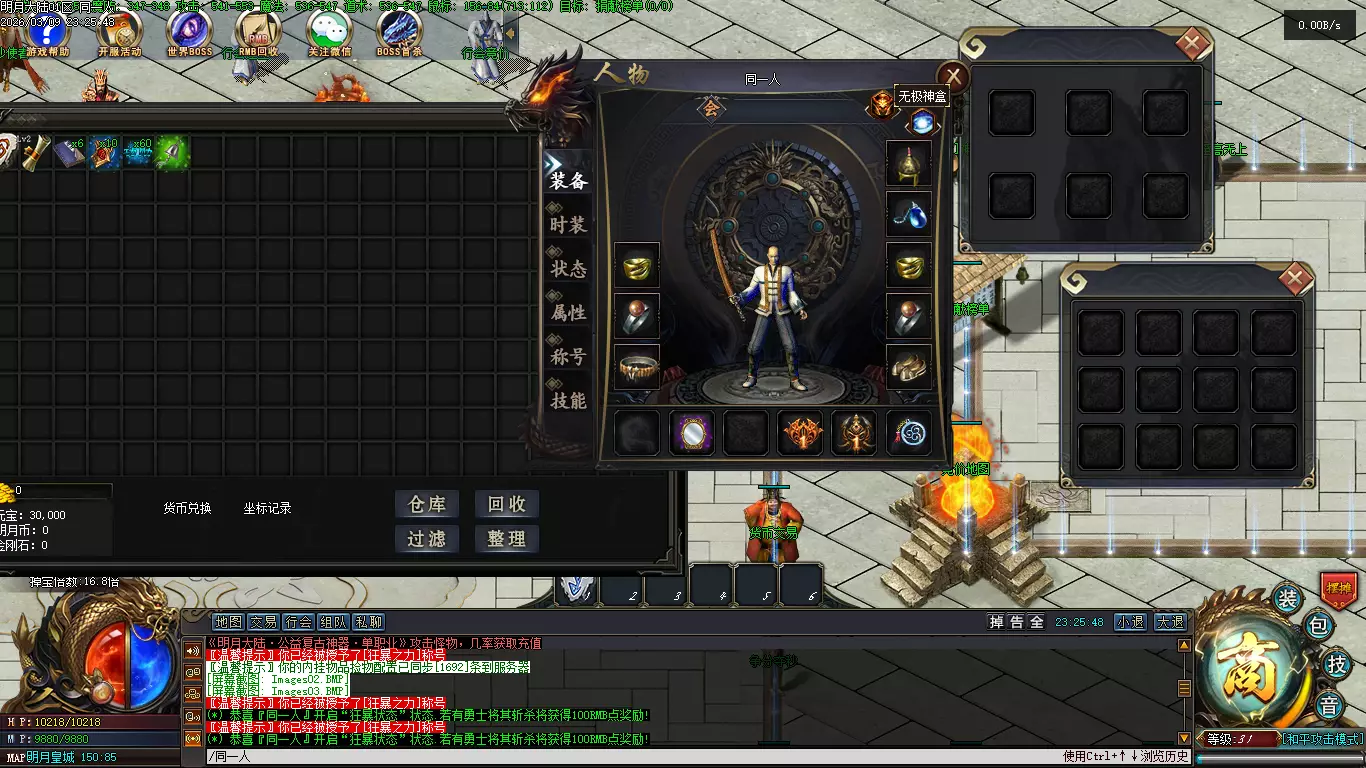This screenshot has width=1366, height=768.
Task: Open the 游戏帮助 game help icon
Action: click(x=48, y=32)
